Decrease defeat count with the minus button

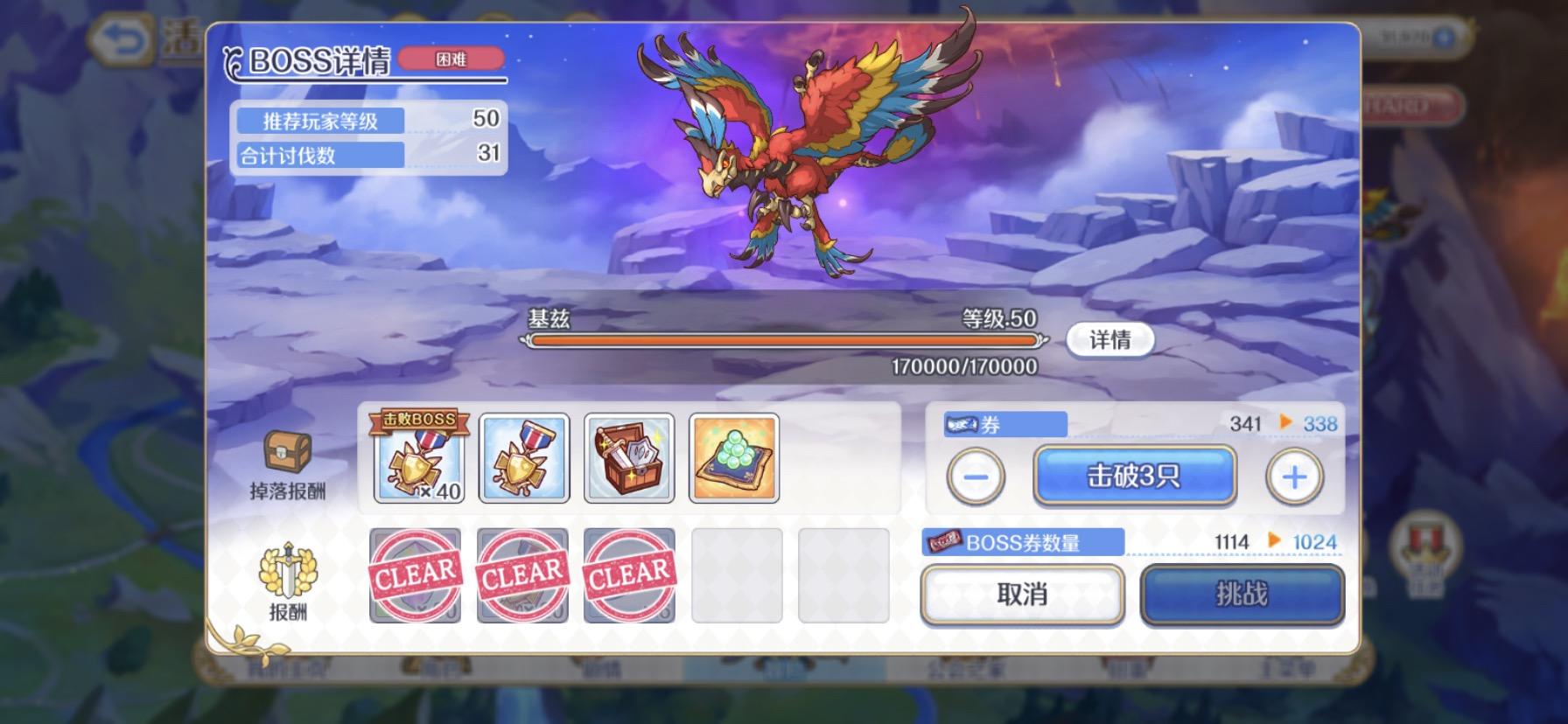coord(974,476)
